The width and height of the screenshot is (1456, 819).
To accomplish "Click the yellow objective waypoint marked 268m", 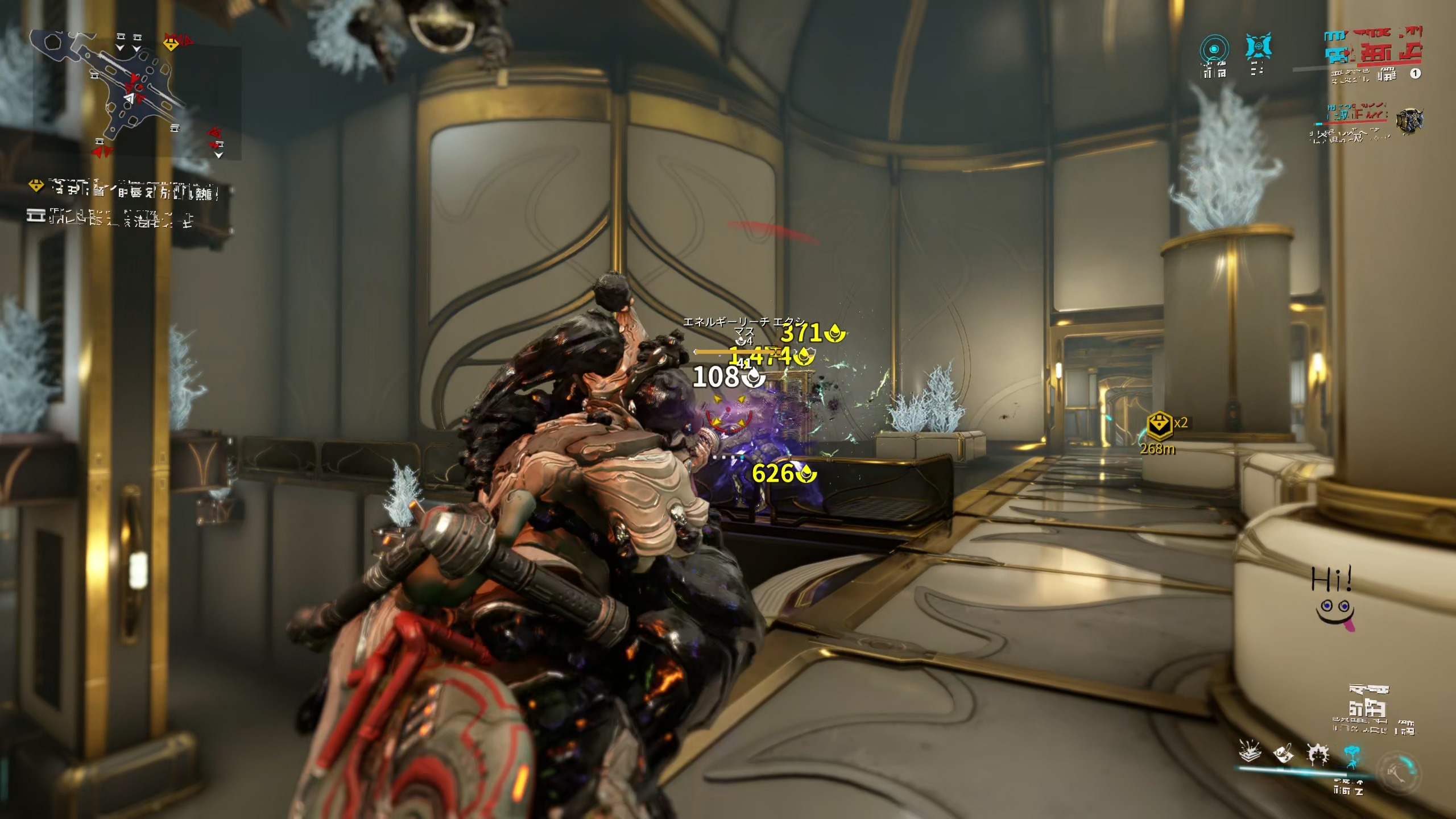I will (x=1159, y=427).
